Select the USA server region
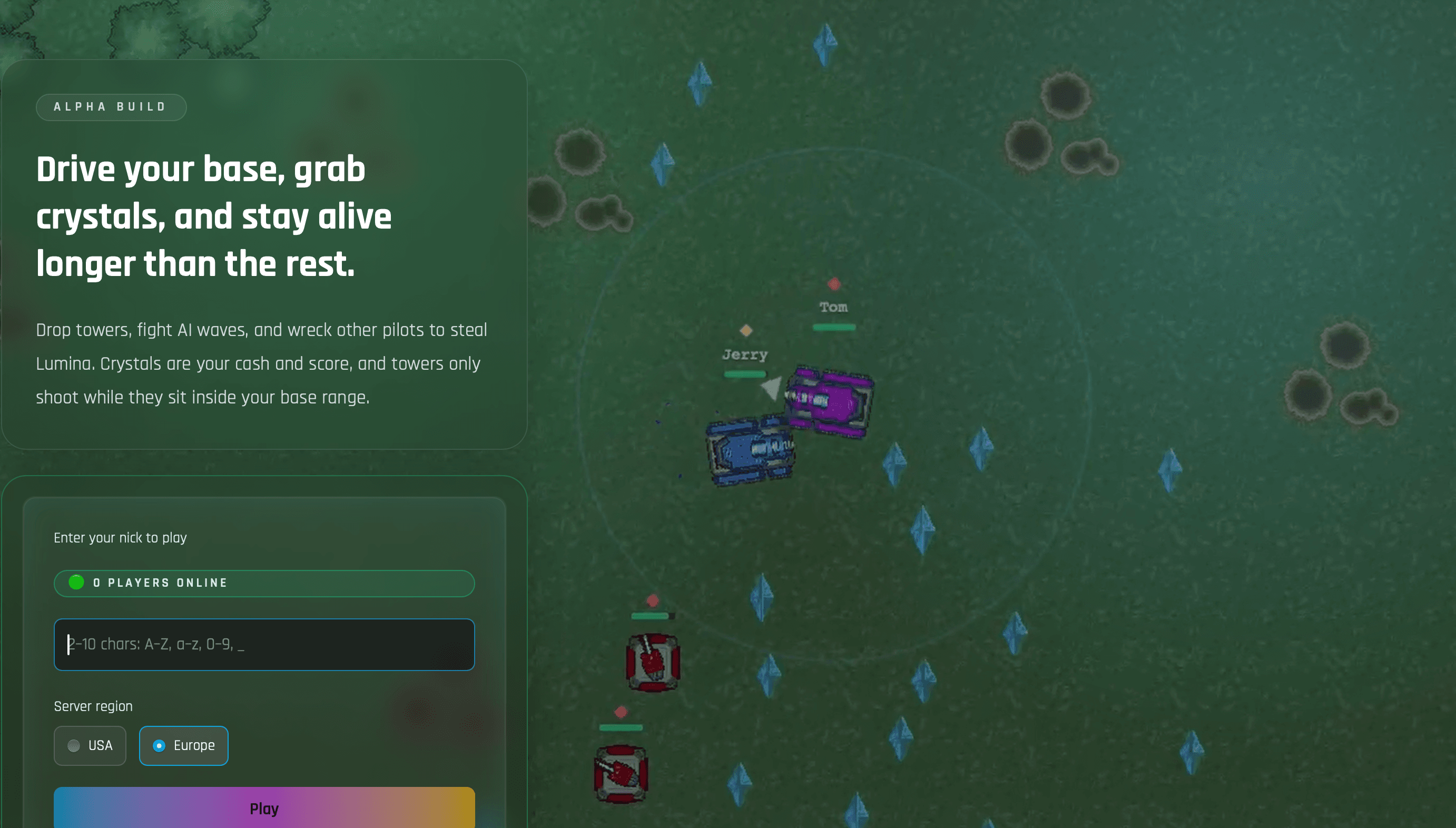The image size is (1456, 828). coord(90,745)
